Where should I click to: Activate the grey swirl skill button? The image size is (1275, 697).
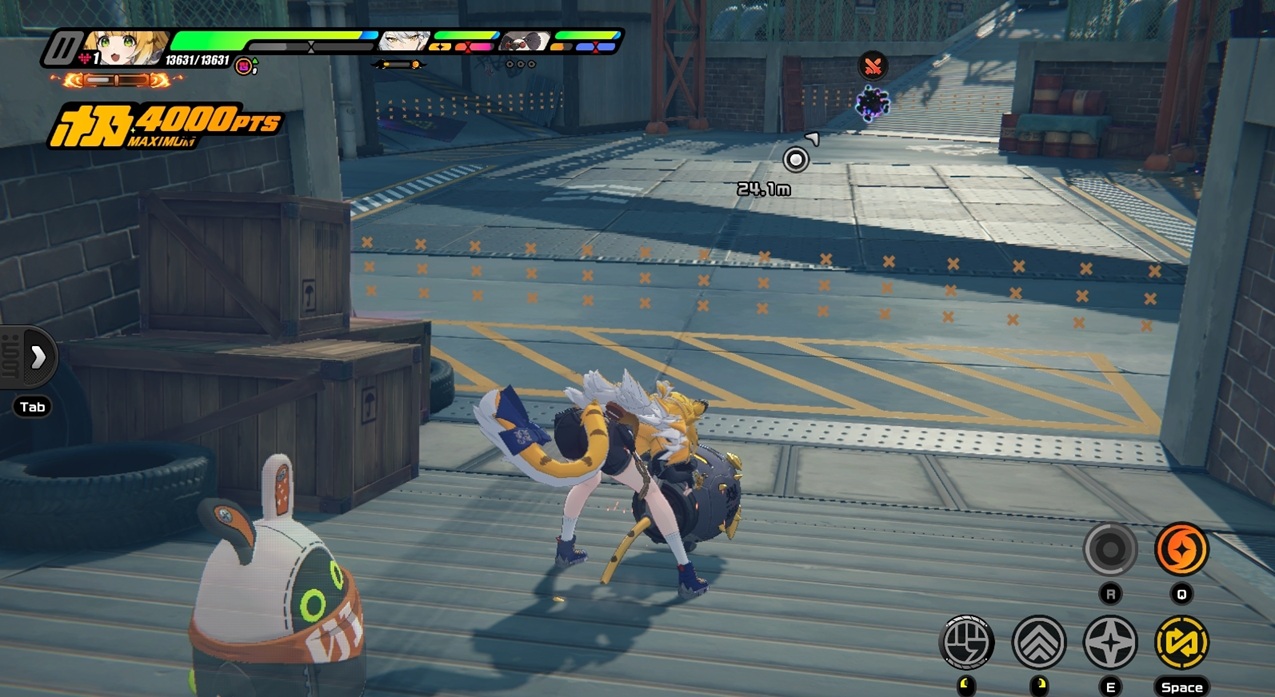[1110, 549]
